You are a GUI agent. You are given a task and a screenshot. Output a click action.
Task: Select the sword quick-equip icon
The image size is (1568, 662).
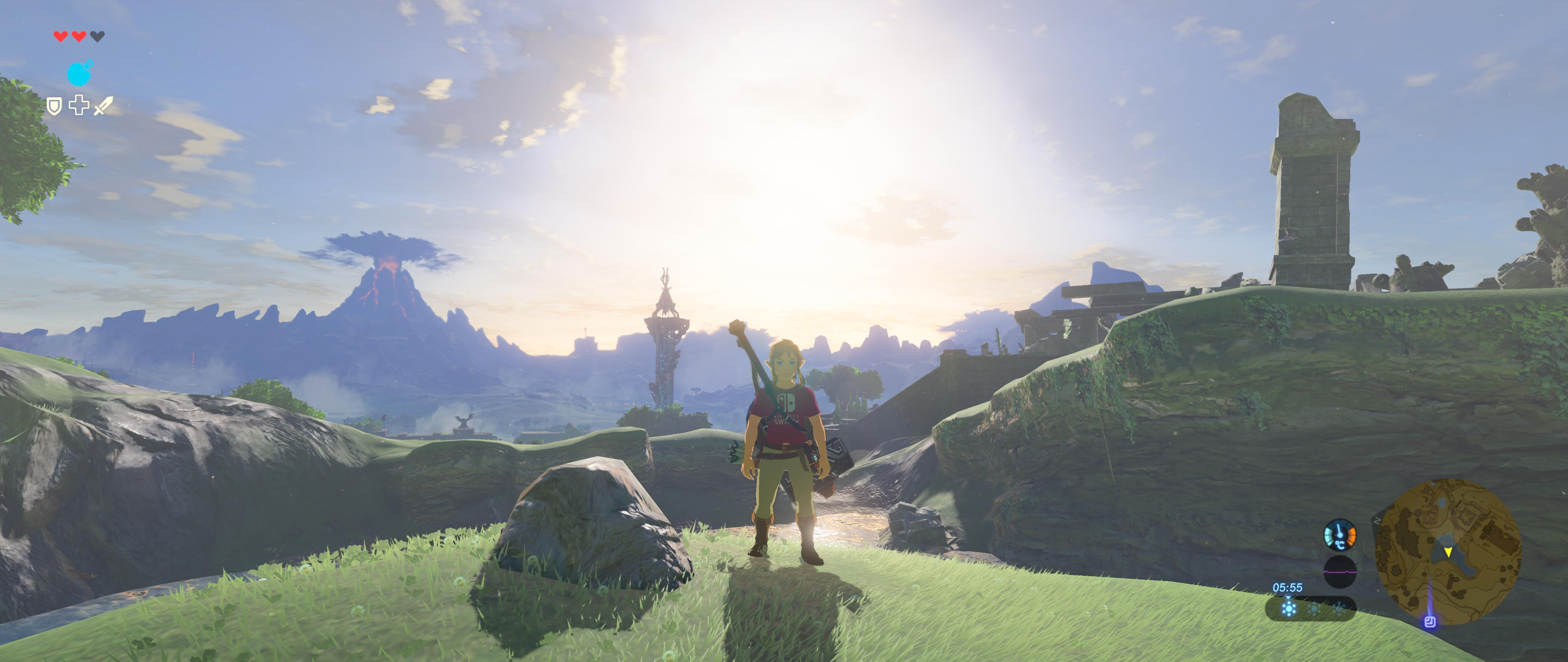pos(103,106)
